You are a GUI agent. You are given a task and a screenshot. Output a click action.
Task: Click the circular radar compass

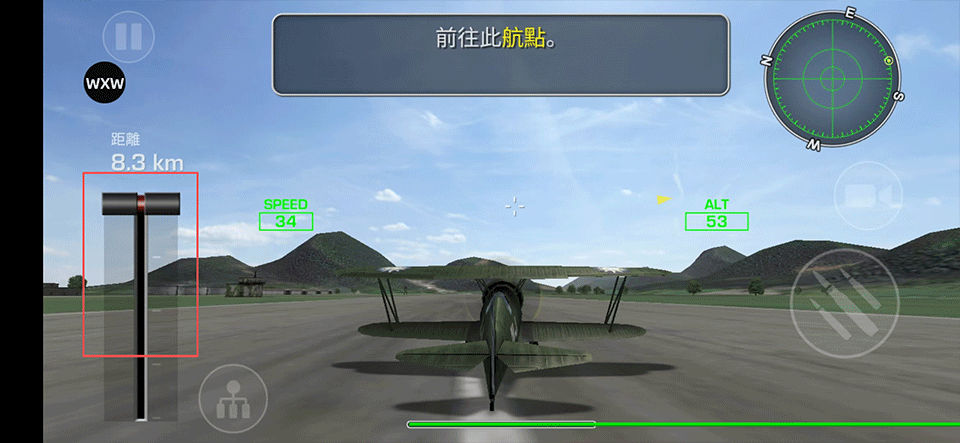(833, 78)
